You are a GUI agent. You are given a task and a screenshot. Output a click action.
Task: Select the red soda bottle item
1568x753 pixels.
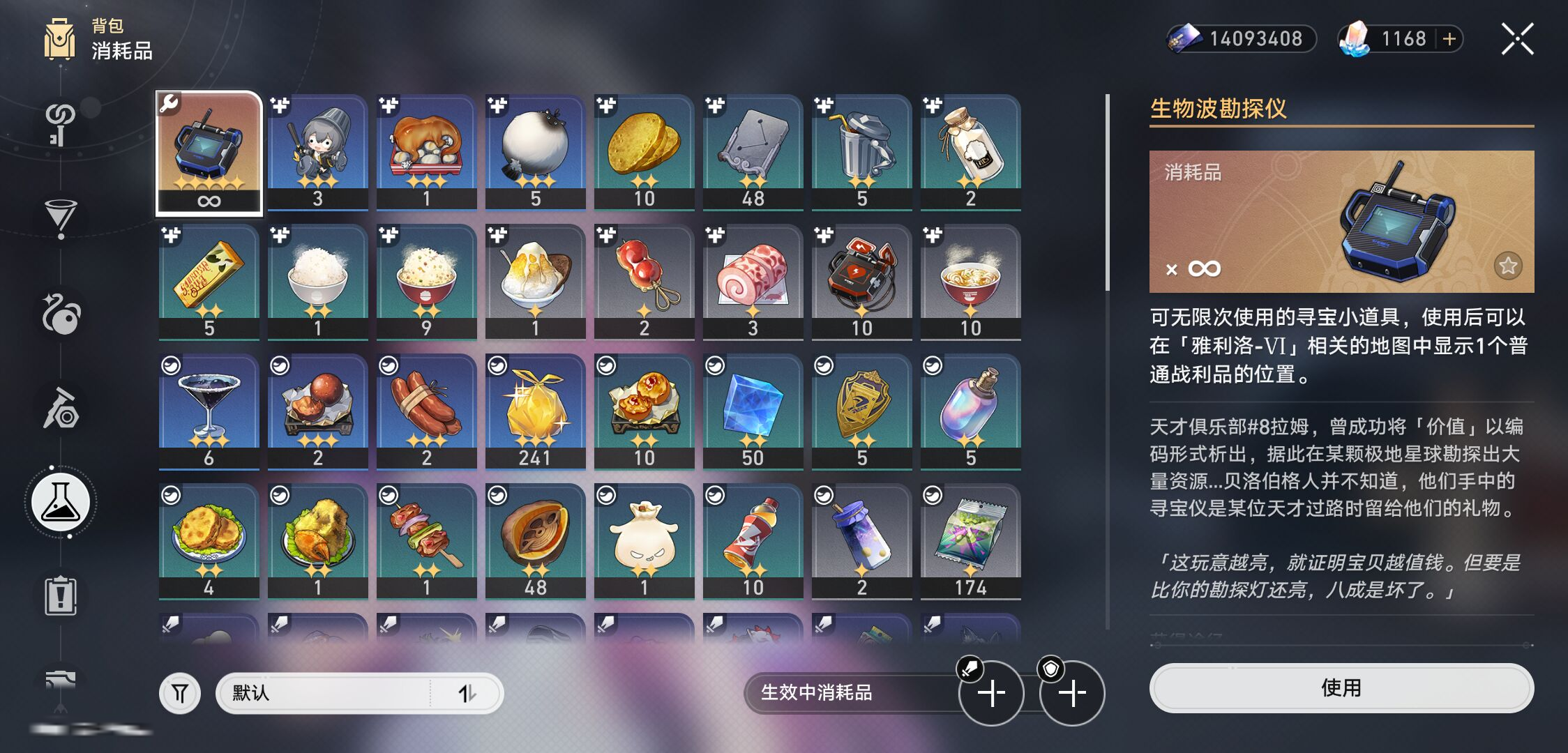click(753, 541)
